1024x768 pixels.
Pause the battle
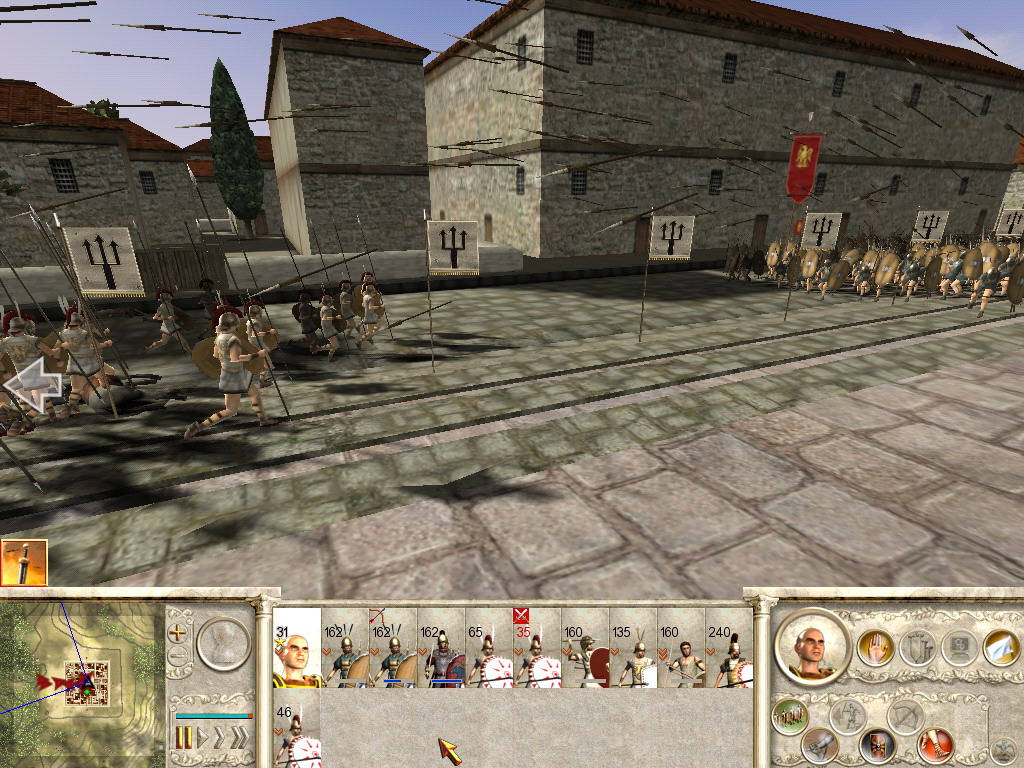[x=184, y=738]
